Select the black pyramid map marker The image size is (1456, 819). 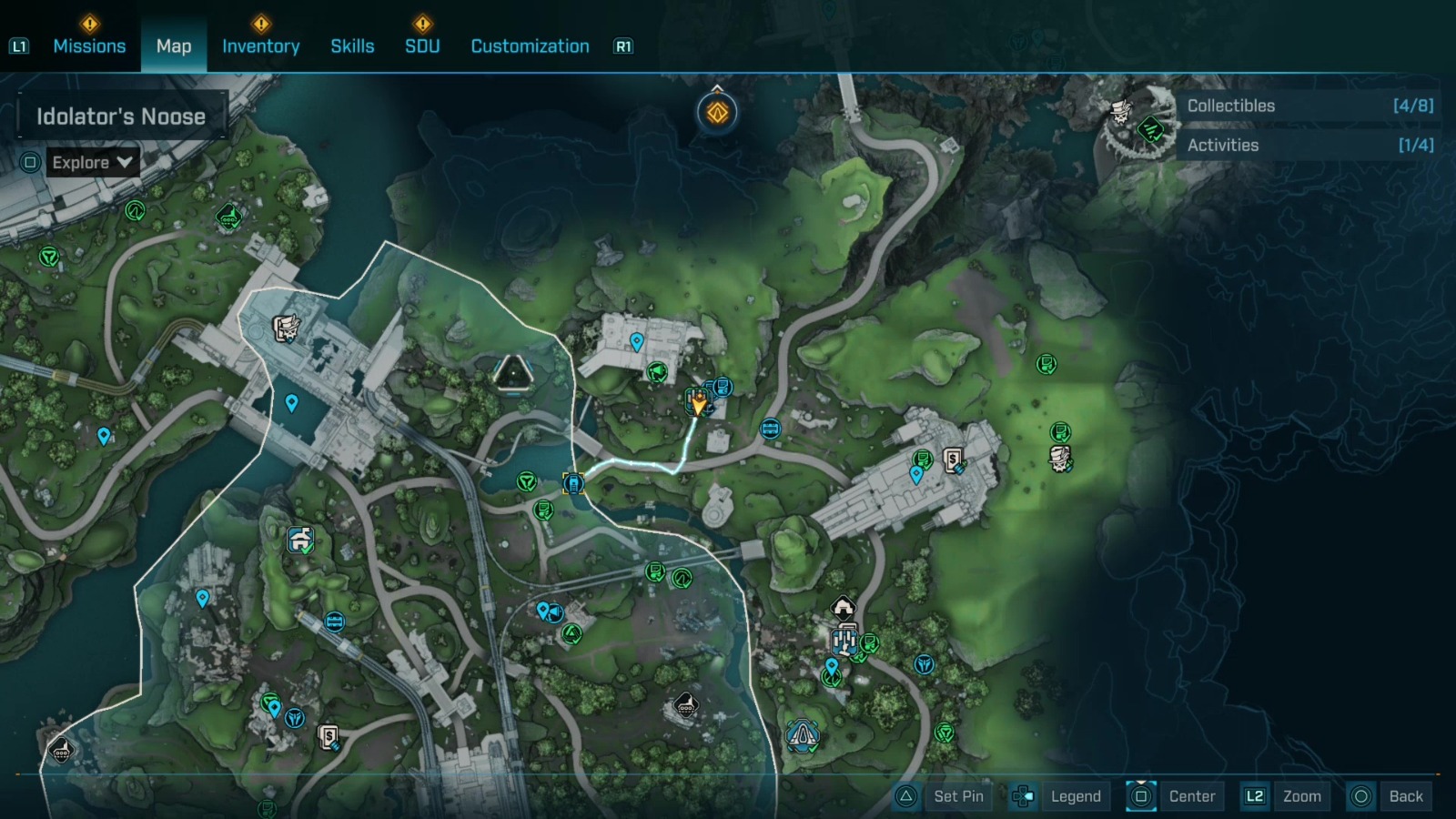coord(513,373)
